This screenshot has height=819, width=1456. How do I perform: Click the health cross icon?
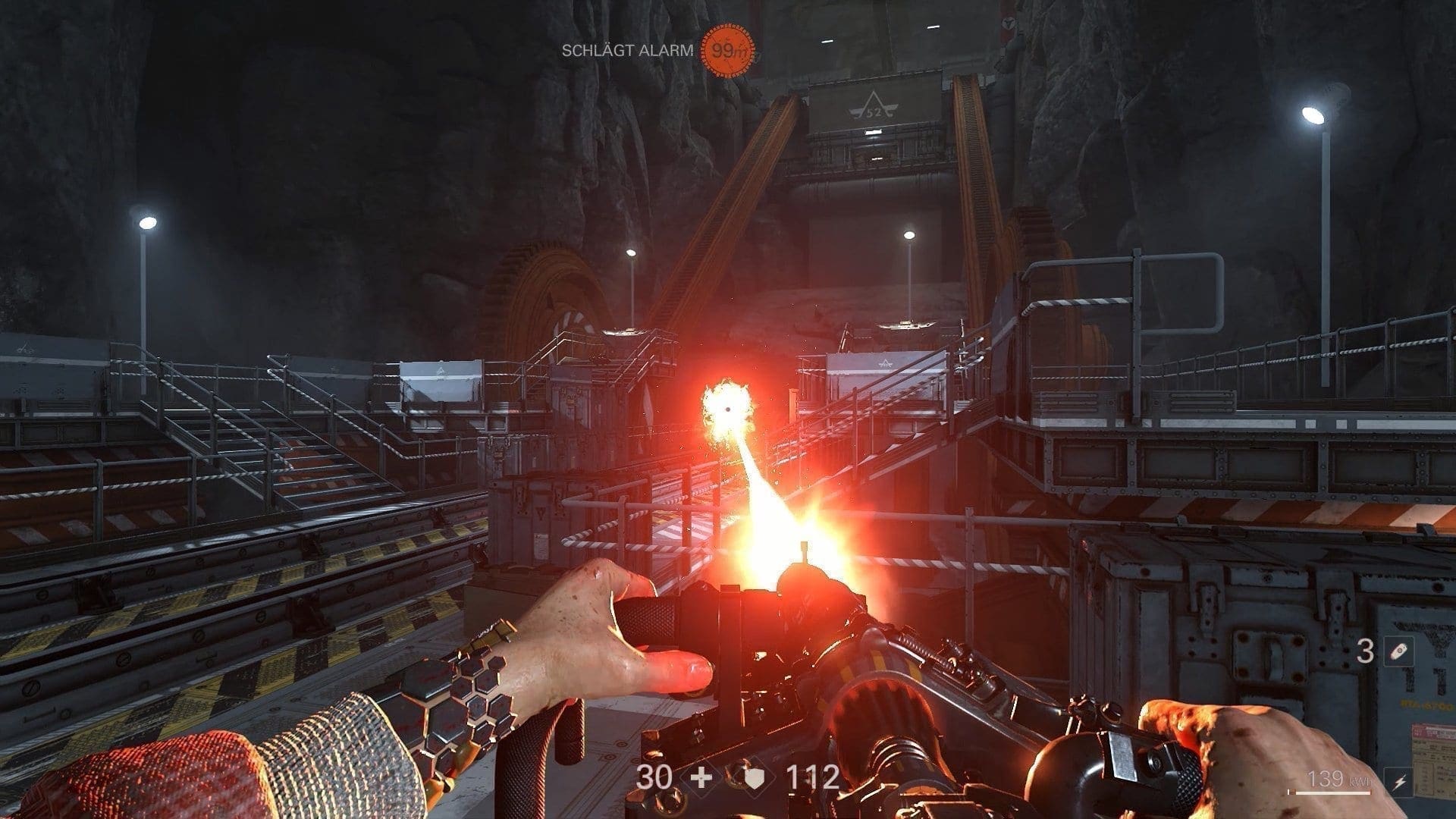pos(701,778)
